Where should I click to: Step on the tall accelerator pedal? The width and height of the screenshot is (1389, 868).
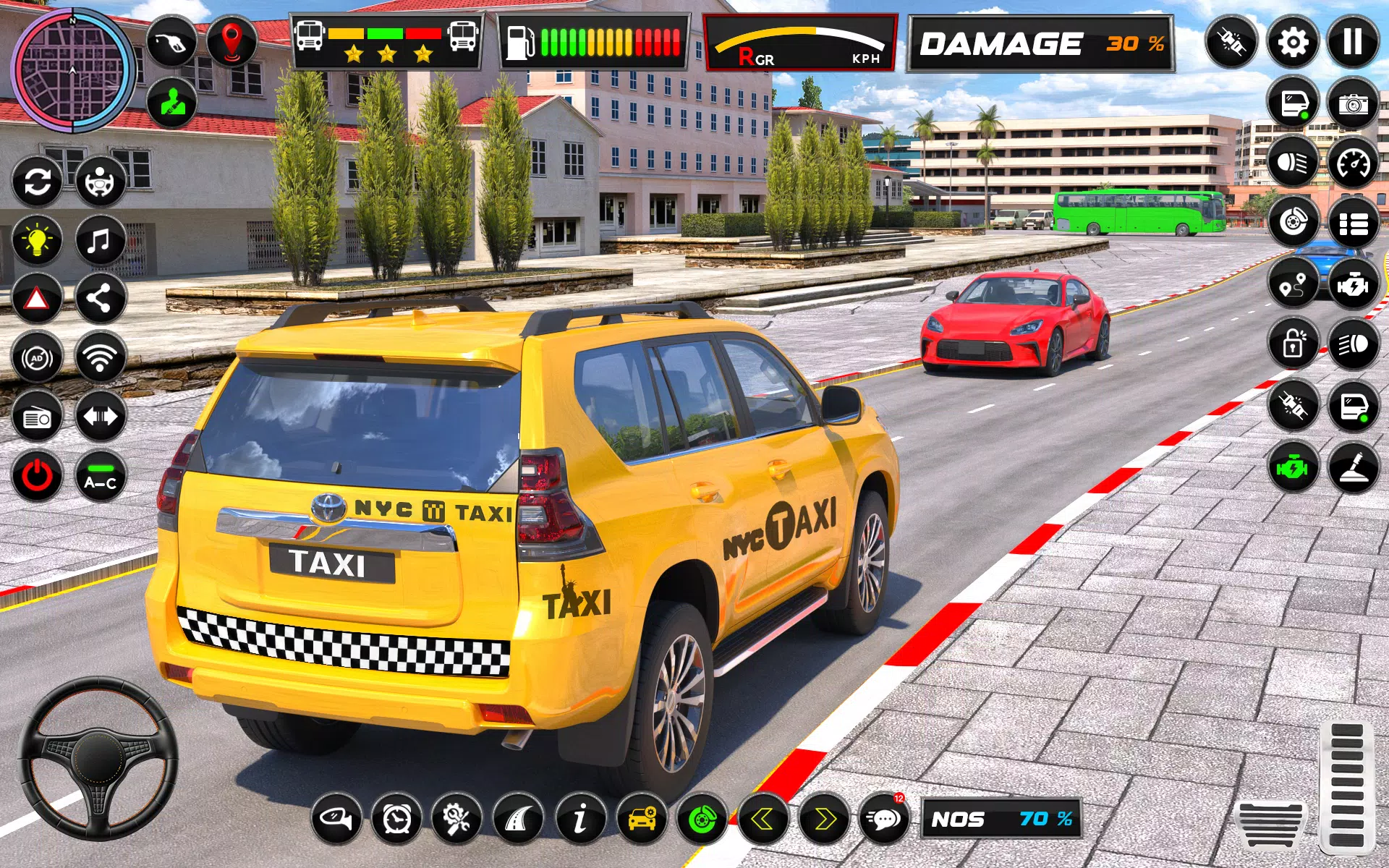pyautogui.click(x=1346, y=787)
